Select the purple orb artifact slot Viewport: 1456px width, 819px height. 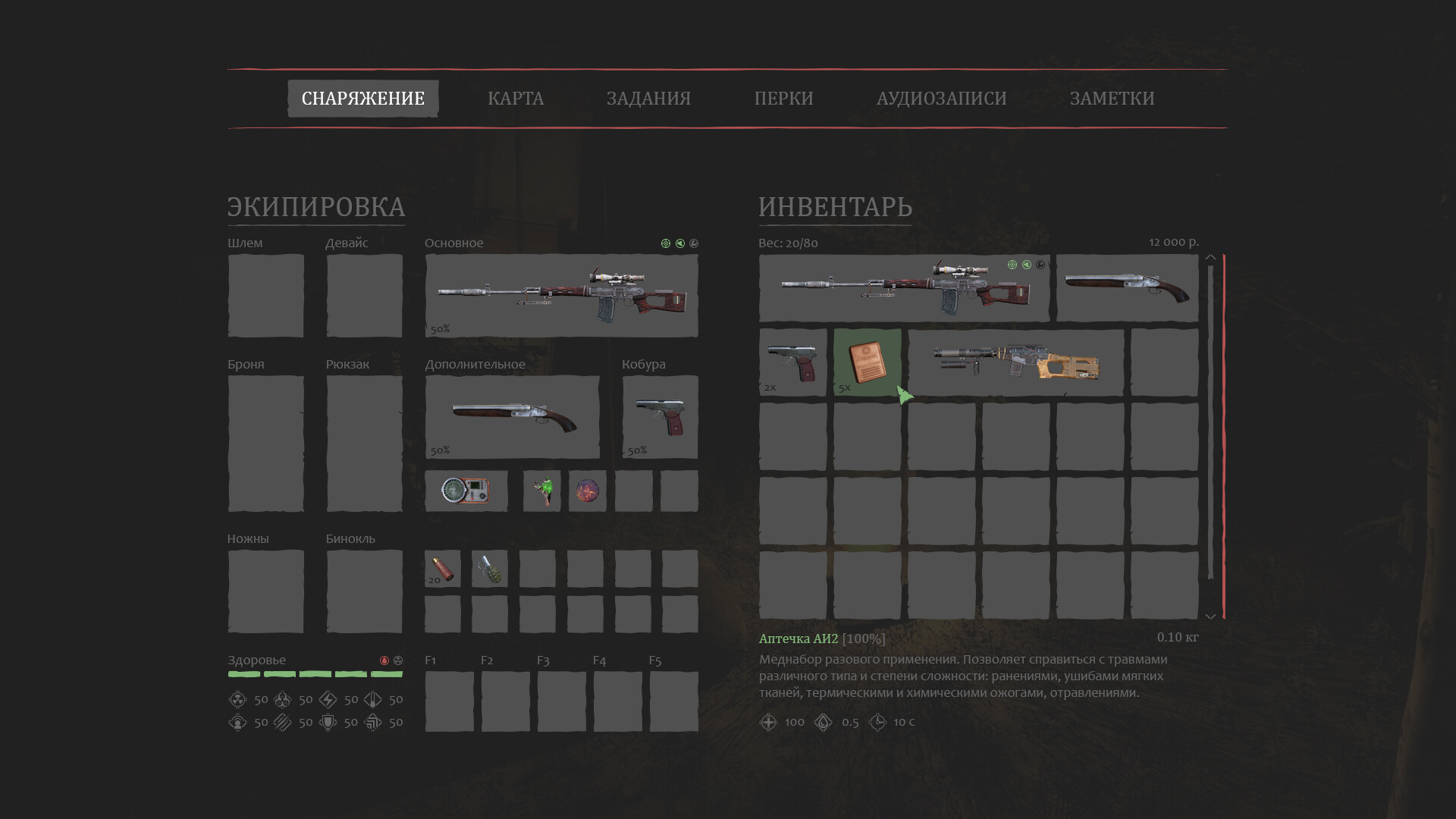coord(587,491)
